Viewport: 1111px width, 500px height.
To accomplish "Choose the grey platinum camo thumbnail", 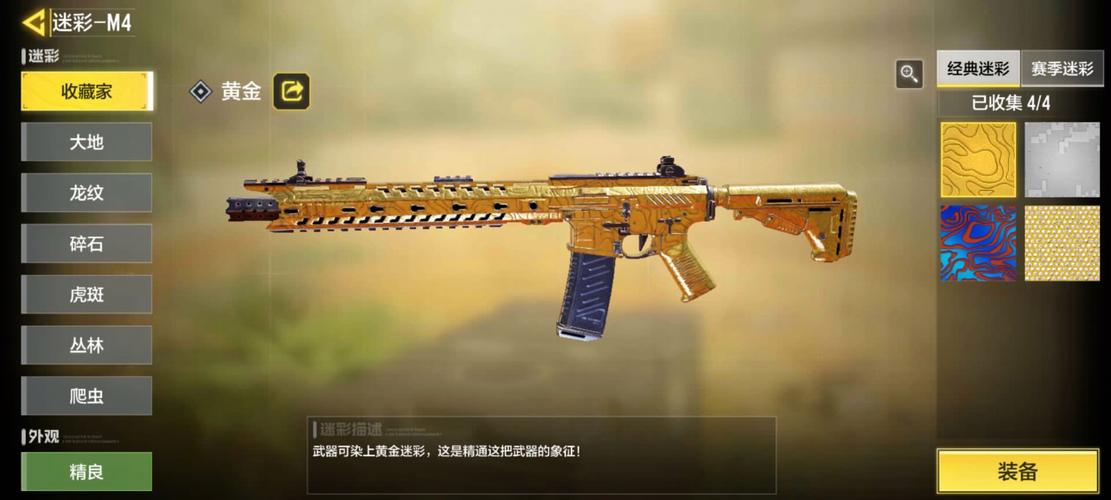I will pyautogui.click(x=1062, y=160).
